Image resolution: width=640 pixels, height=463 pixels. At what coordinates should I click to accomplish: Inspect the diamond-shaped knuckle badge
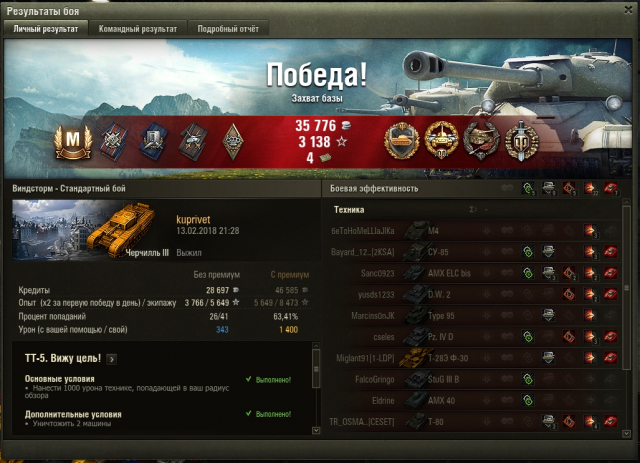tap(230, 140)
